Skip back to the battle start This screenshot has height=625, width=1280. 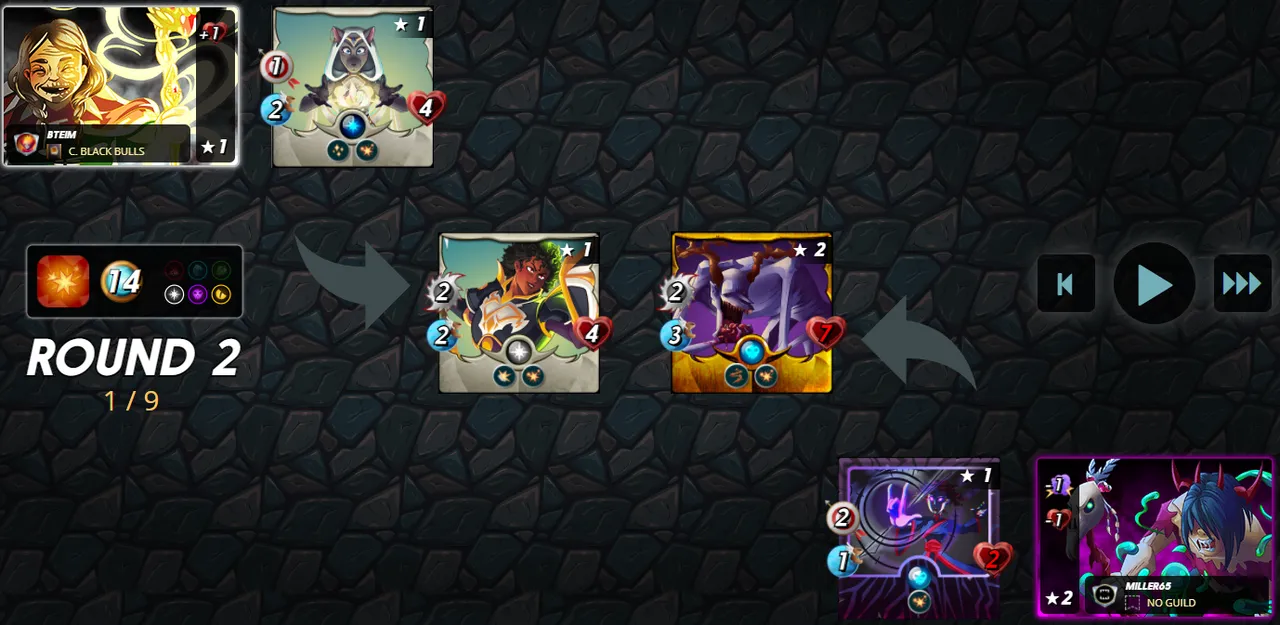click(x=1065, y=284)
